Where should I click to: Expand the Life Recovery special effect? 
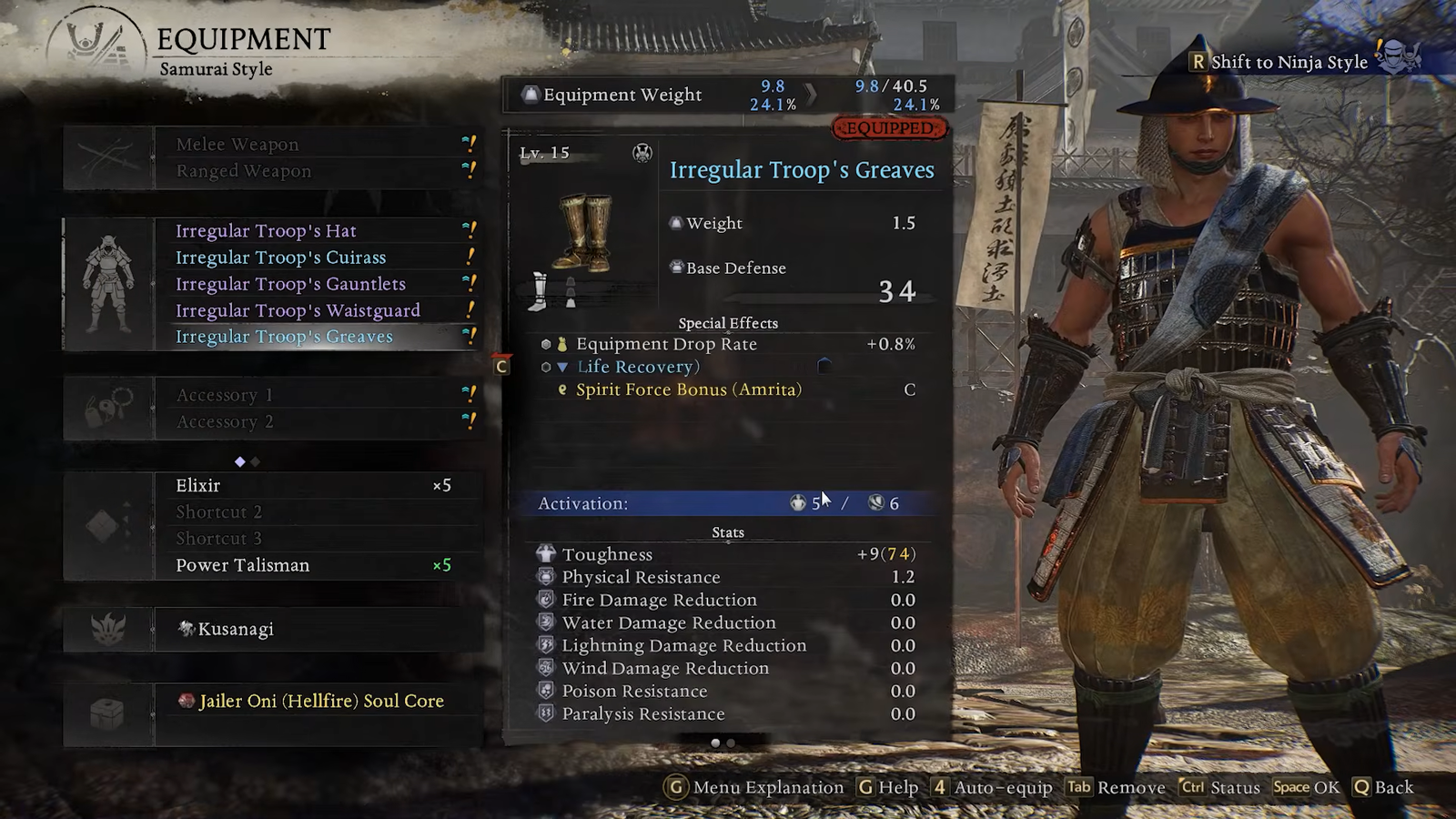pos(637,367)
